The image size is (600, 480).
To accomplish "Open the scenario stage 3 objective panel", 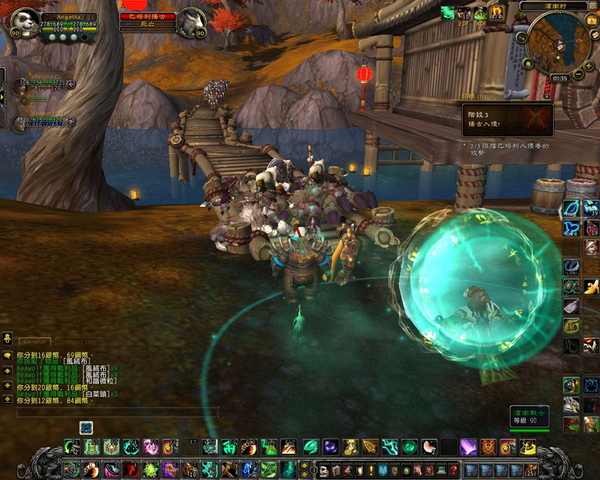I will (x=506, y=118).
